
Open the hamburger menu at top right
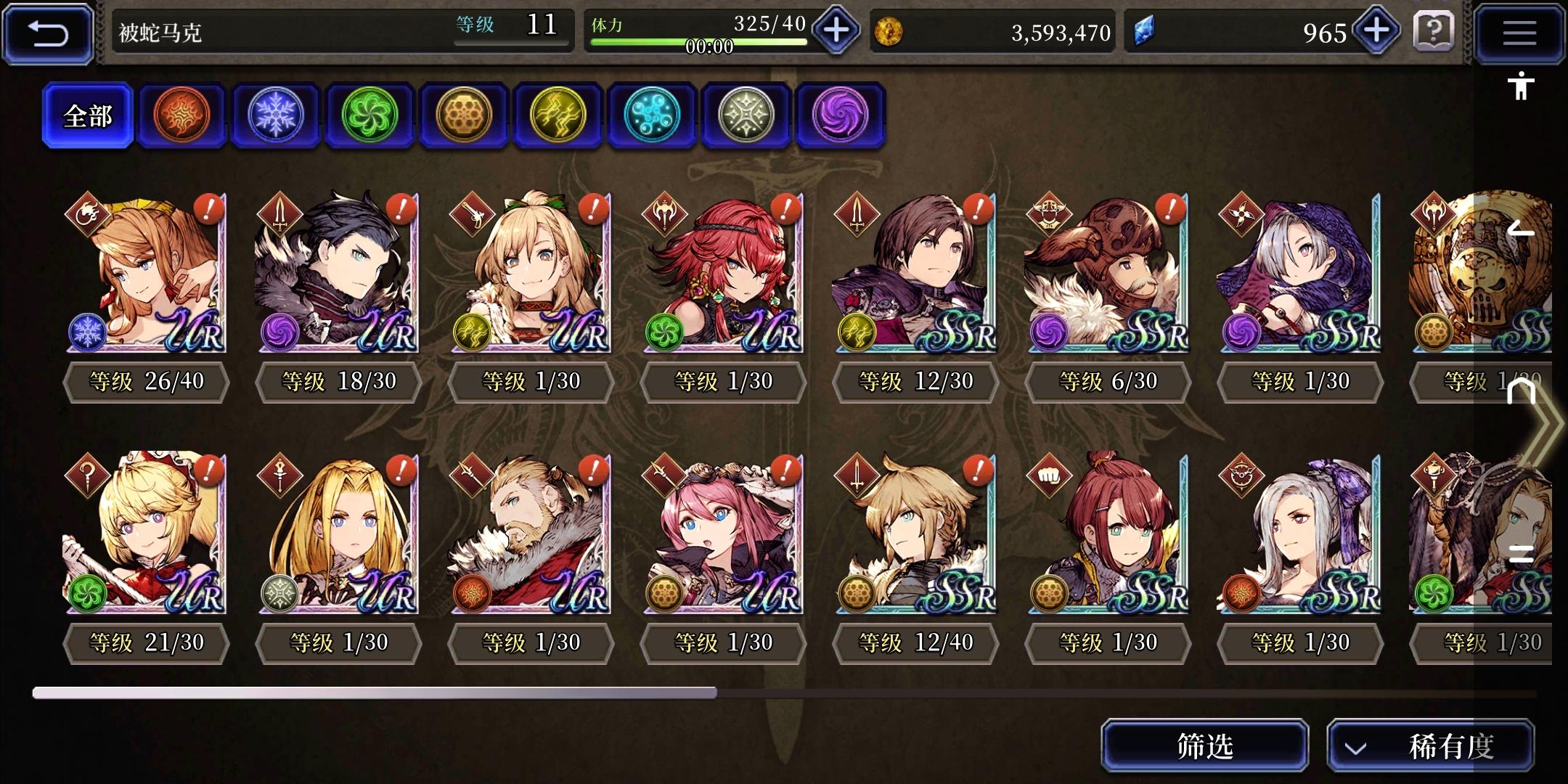(1519, 33)
